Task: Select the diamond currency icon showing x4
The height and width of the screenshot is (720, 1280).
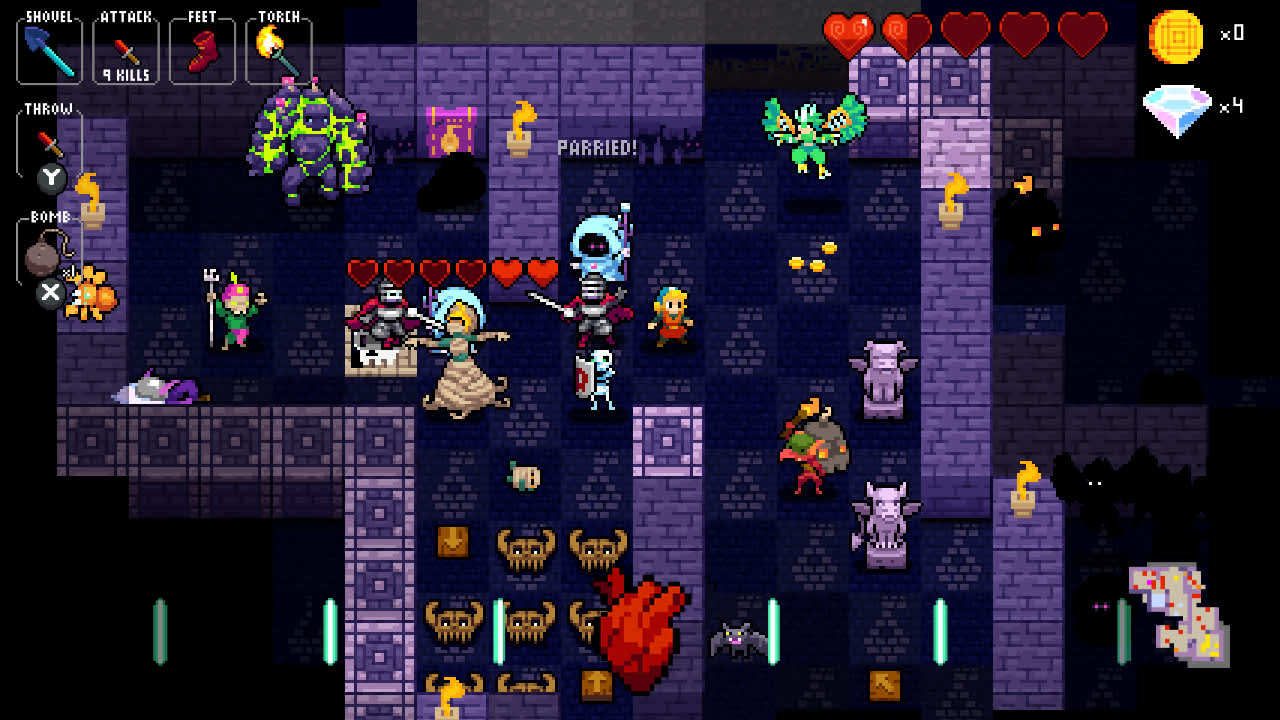Action: [1178, 103]
